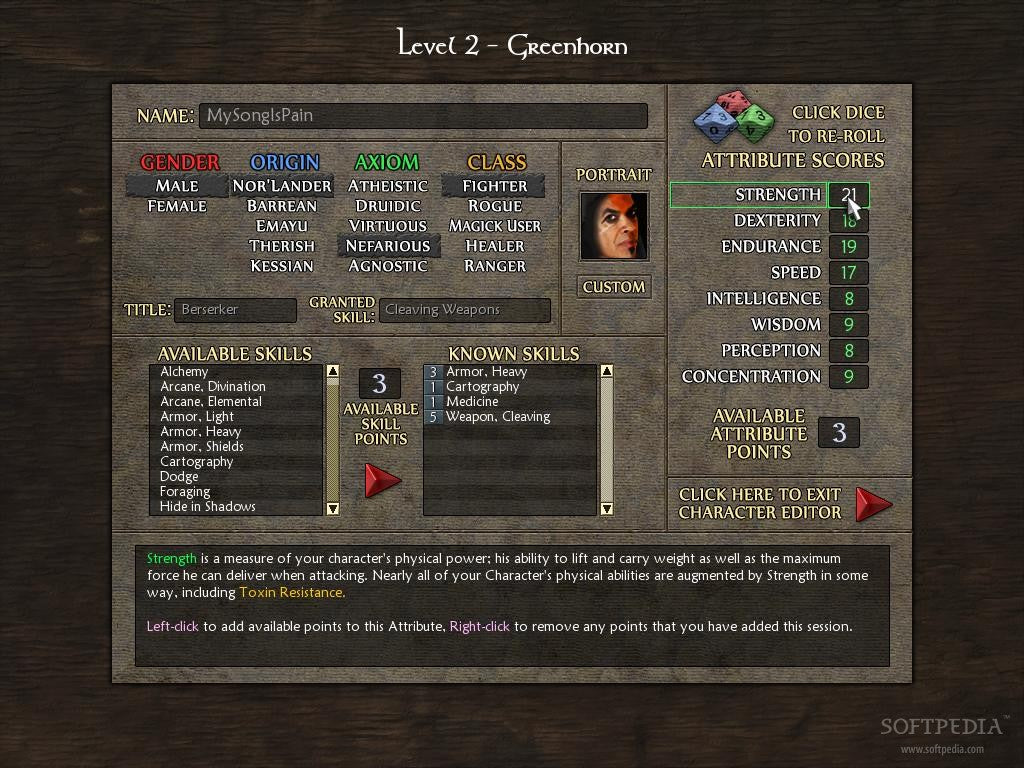The height and width of the screenshot is (768, 1024).
Task: Select Female gender
Action: pyautogui.click(x=177, y=206)
